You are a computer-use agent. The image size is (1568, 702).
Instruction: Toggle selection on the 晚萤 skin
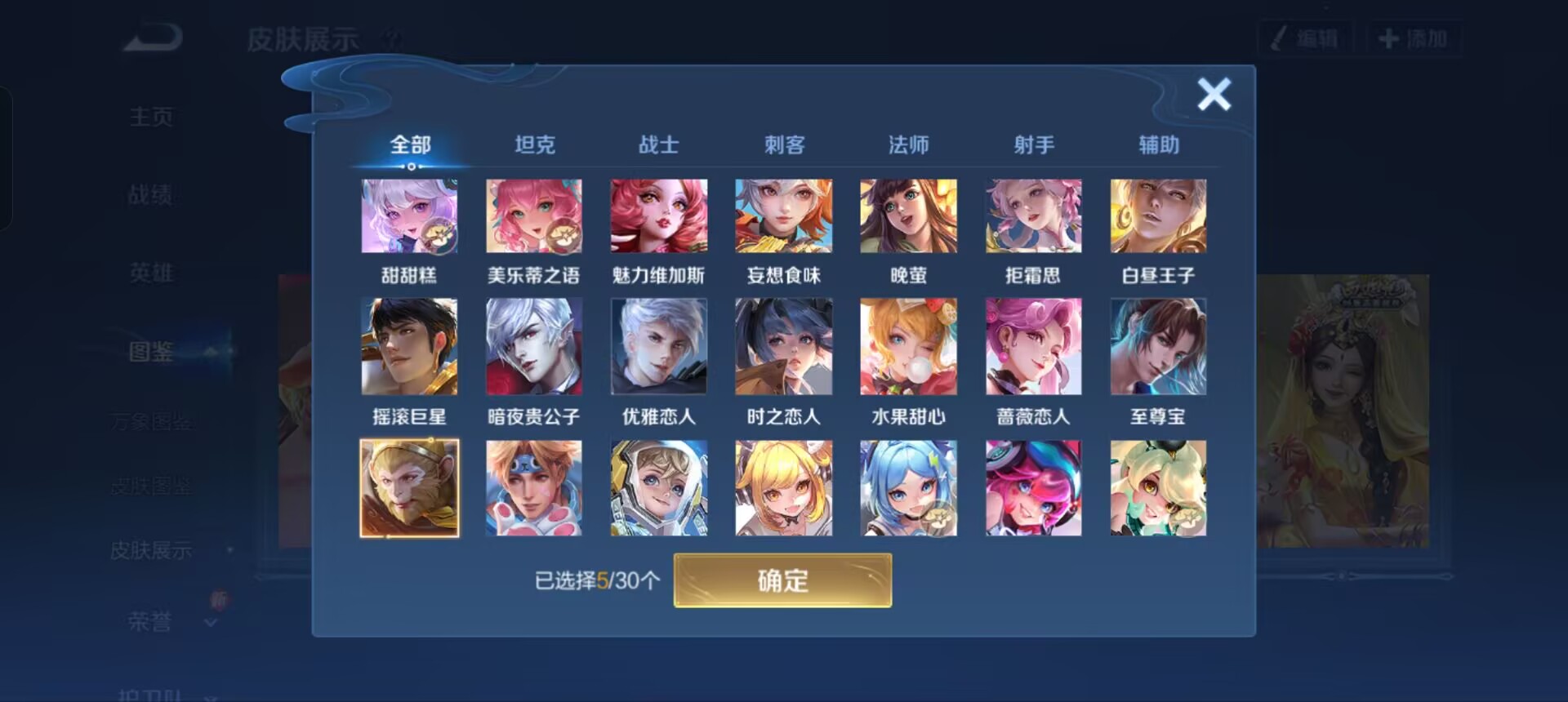point(908,215)
